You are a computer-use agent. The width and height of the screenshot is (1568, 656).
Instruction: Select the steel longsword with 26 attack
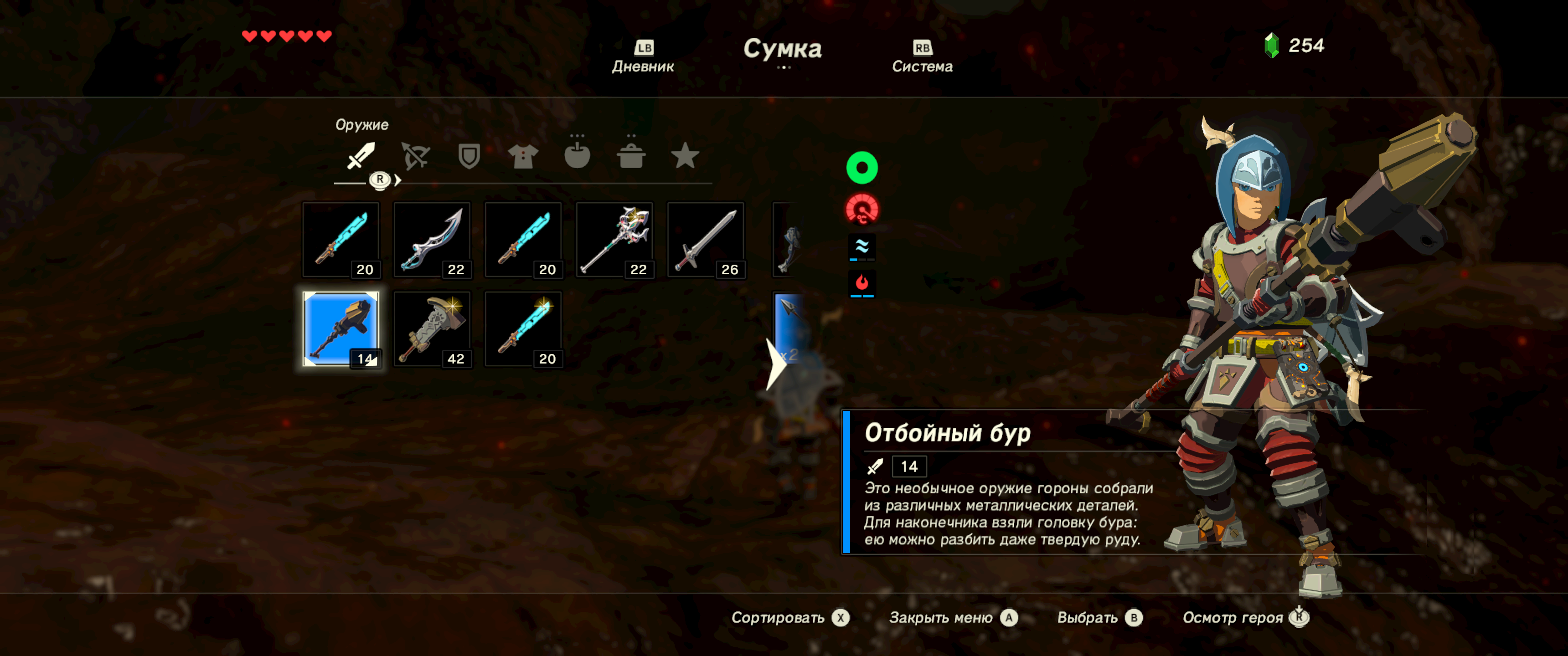tap(706, 240)
